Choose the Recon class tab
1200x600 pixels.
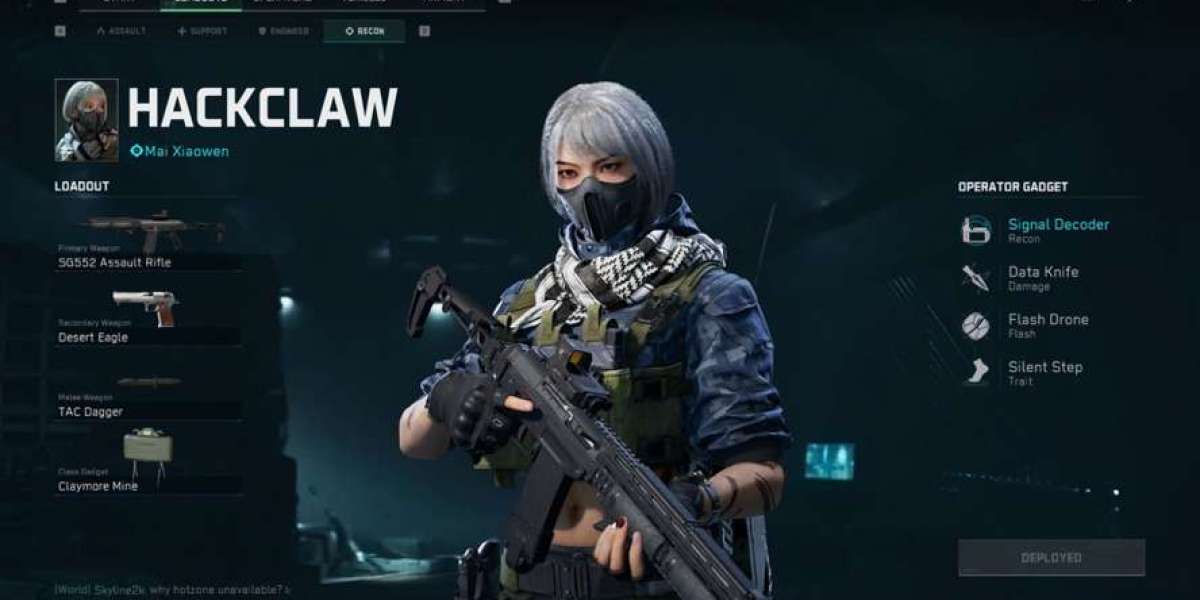364,31
